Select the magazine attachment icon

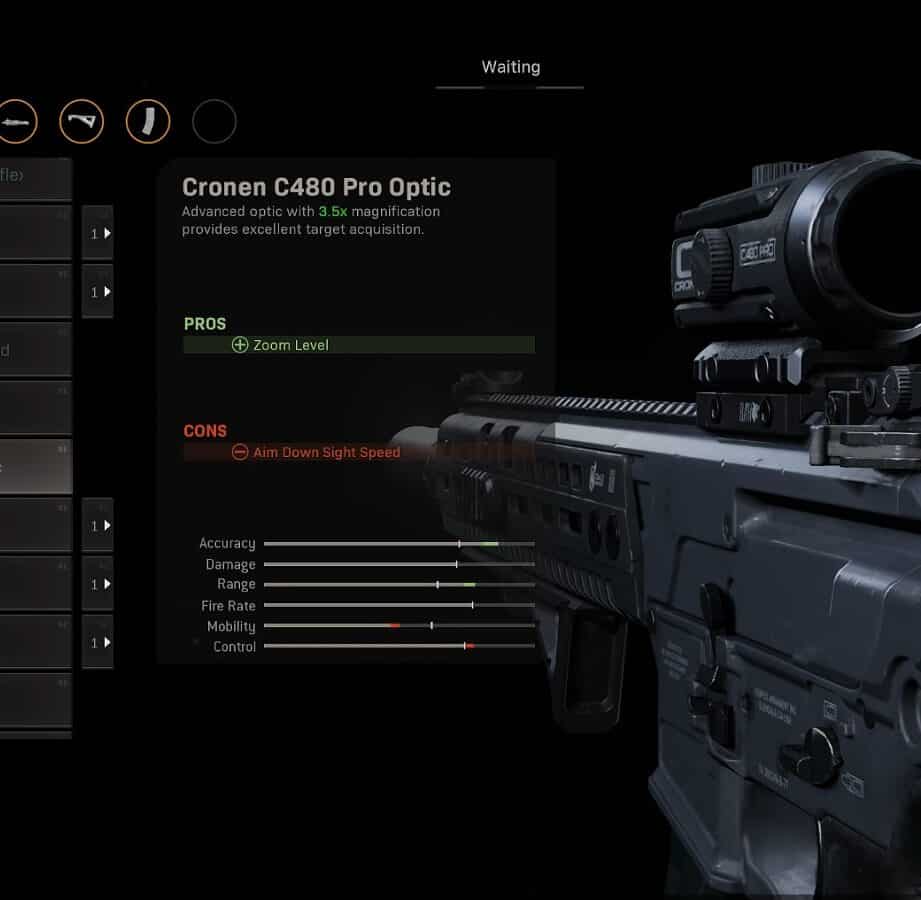147,122
